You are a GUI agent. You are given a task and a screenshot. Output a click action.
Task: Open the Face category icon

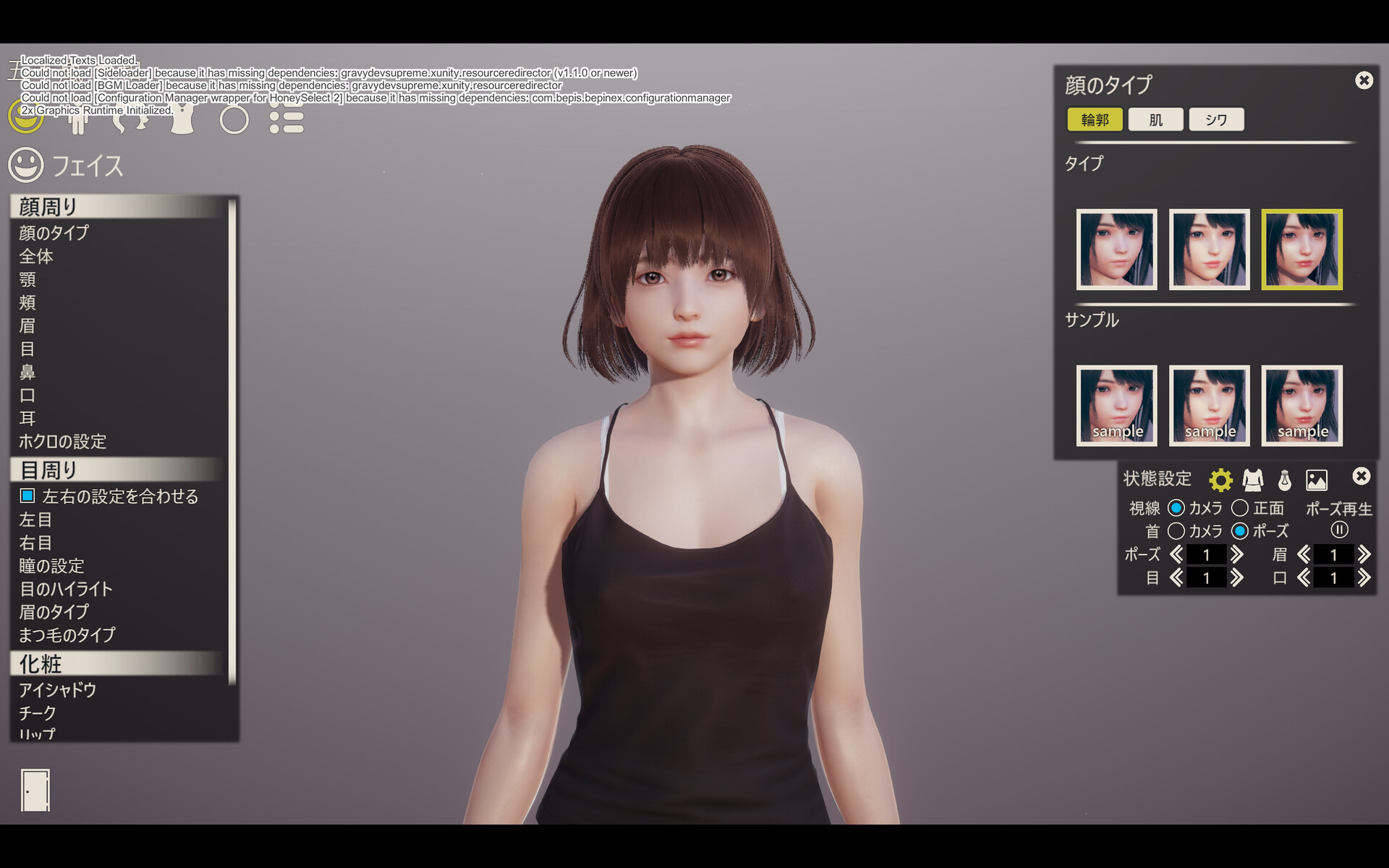click(25, 117)
